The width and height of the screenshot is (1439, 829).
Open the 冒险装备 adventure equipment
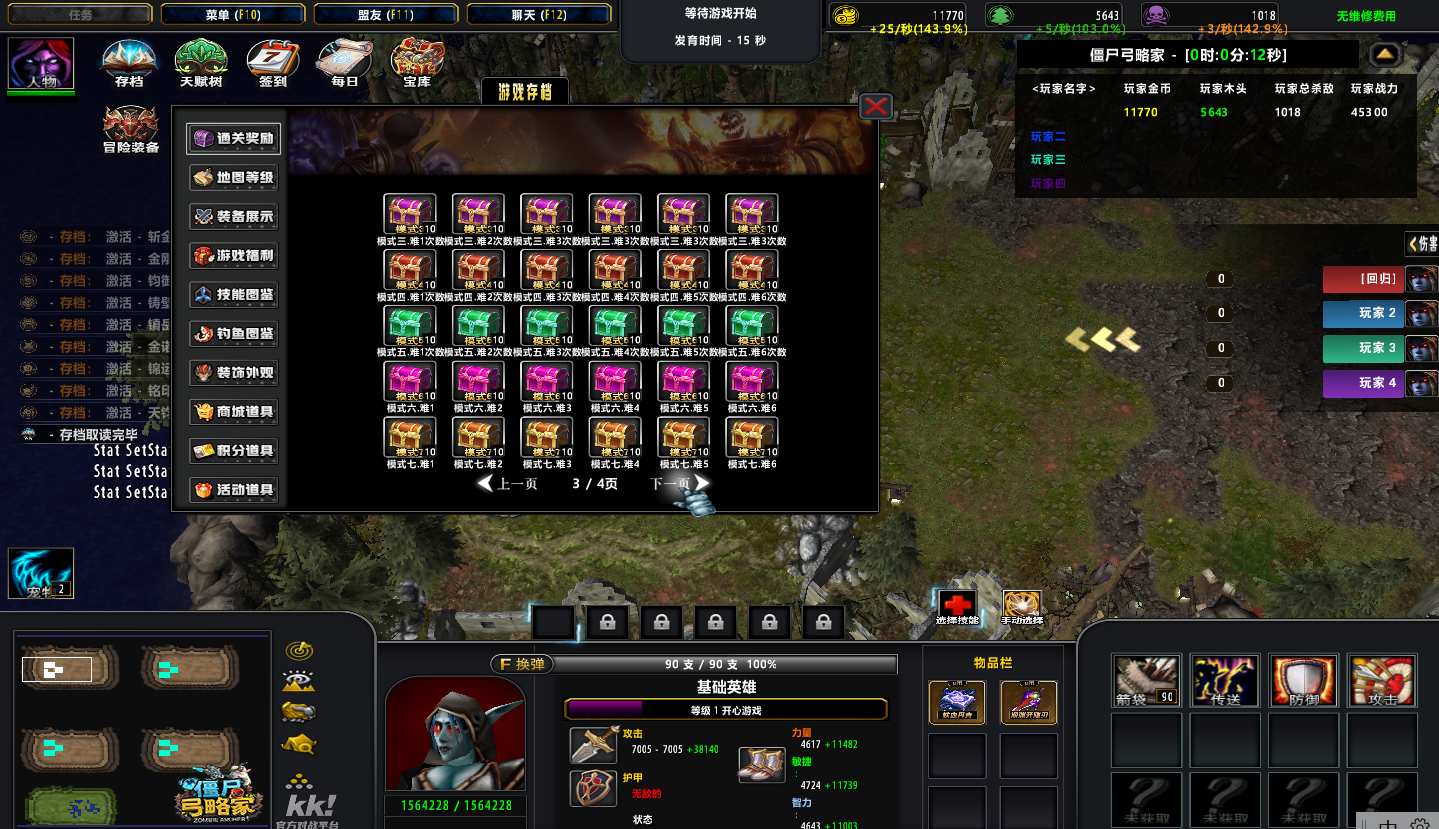(131, 130)
